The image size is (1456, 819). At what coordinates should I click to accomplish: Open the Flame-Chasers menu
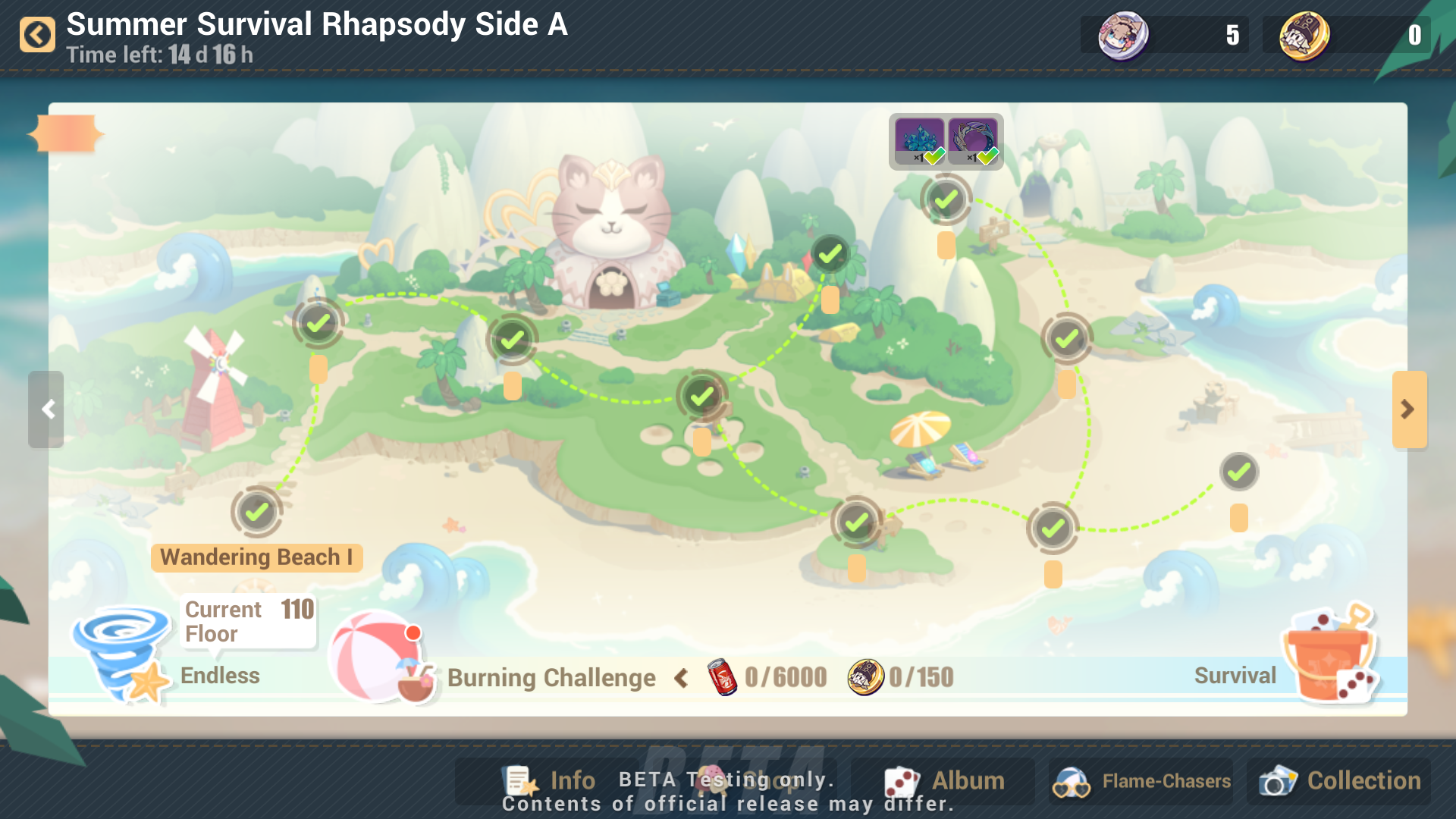pyautogui.click(x=1140, y=780)
